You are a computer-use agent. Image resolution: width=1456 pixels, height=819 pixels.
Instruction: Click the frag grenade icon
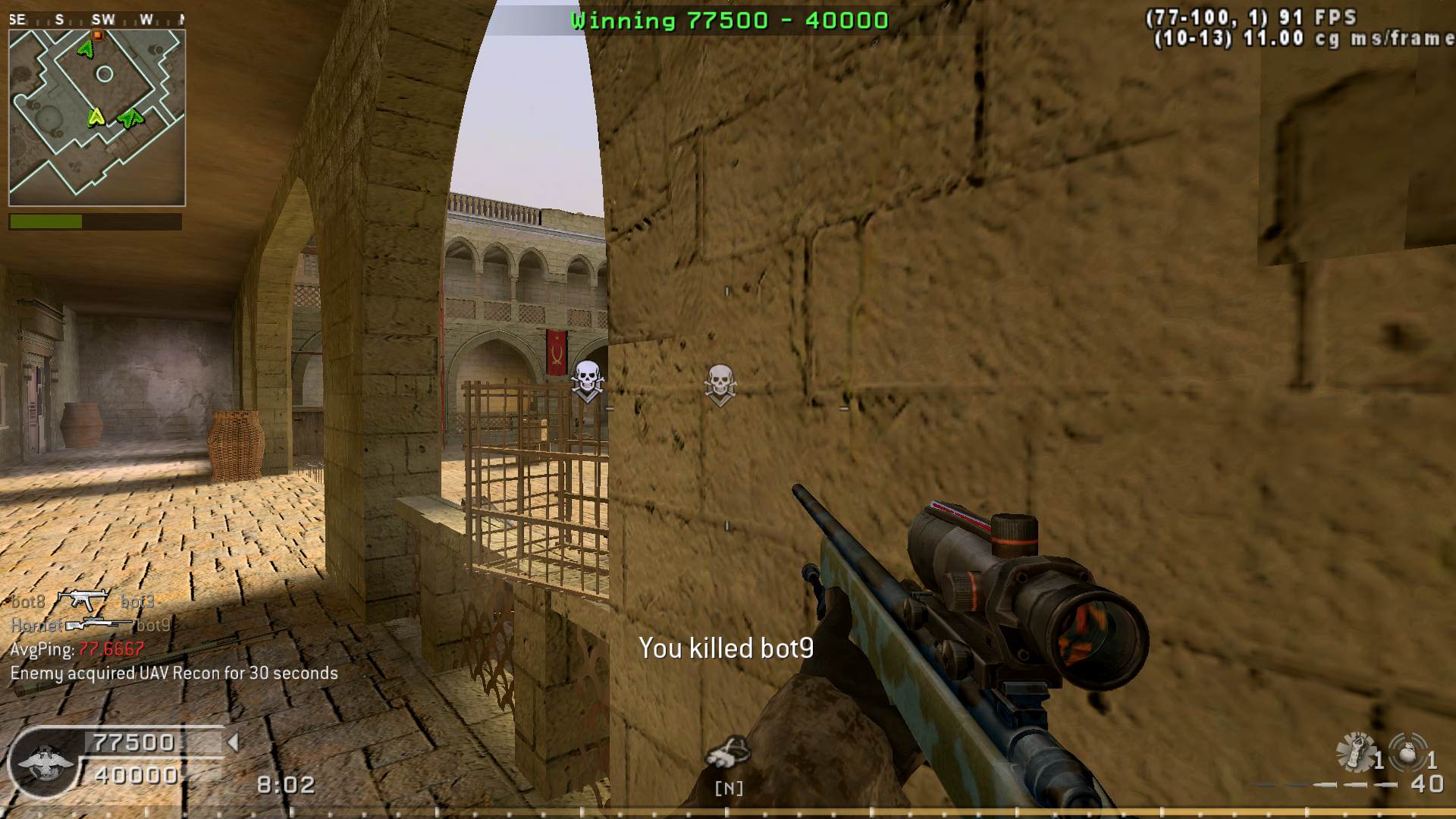[1407, 752]
